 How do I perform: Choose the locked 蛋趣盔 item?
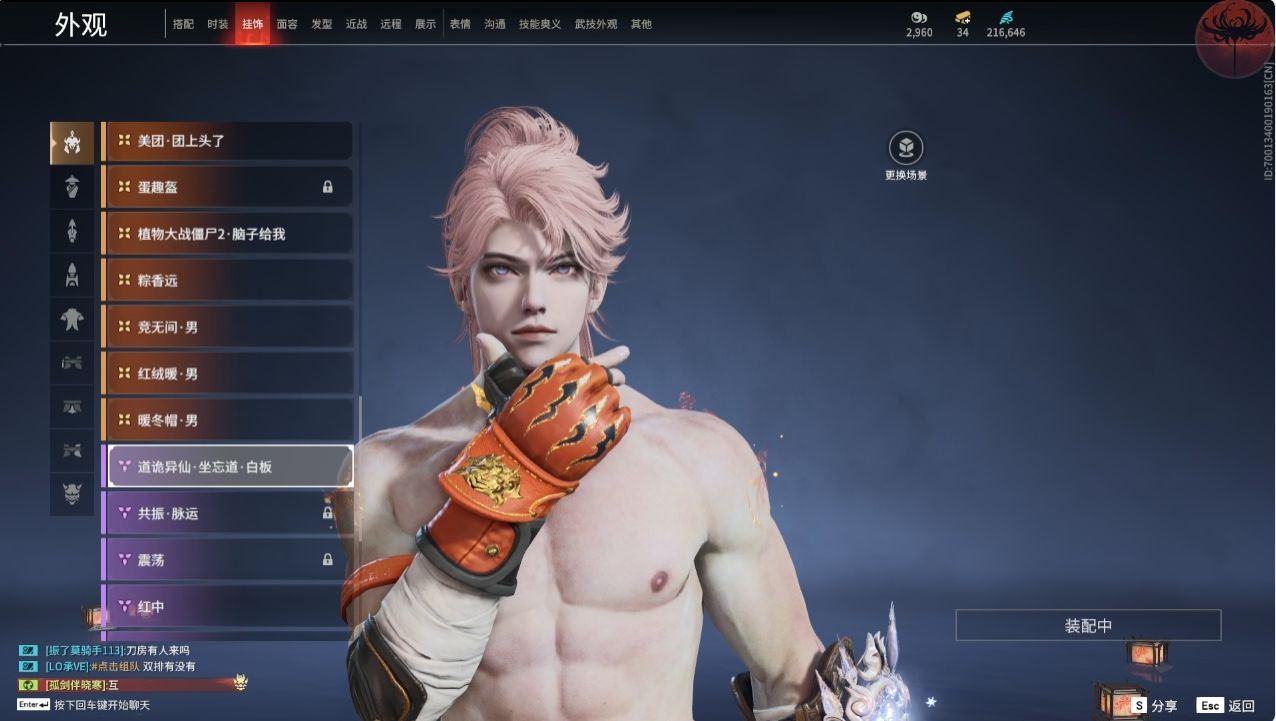pyautogui.click(x=227, y=187)
